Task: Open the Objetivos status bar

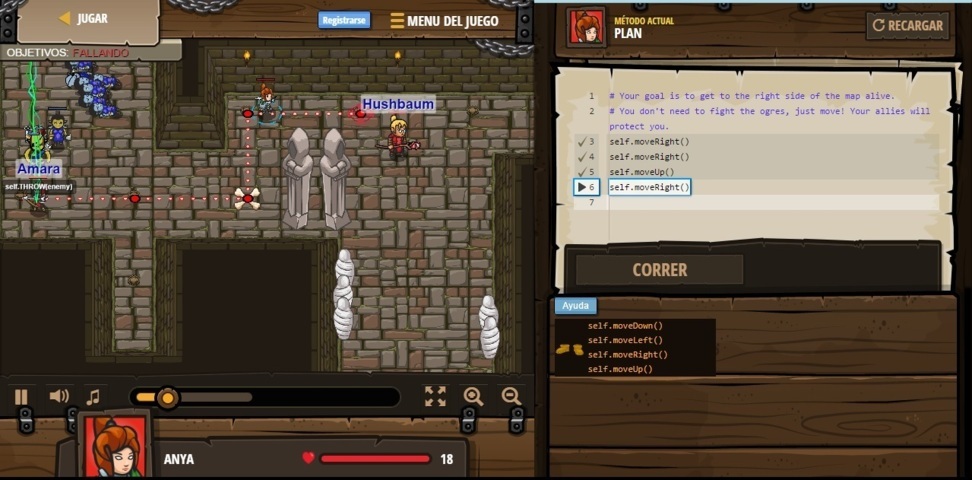Action: pyautogui.click(x=68, y=52)
